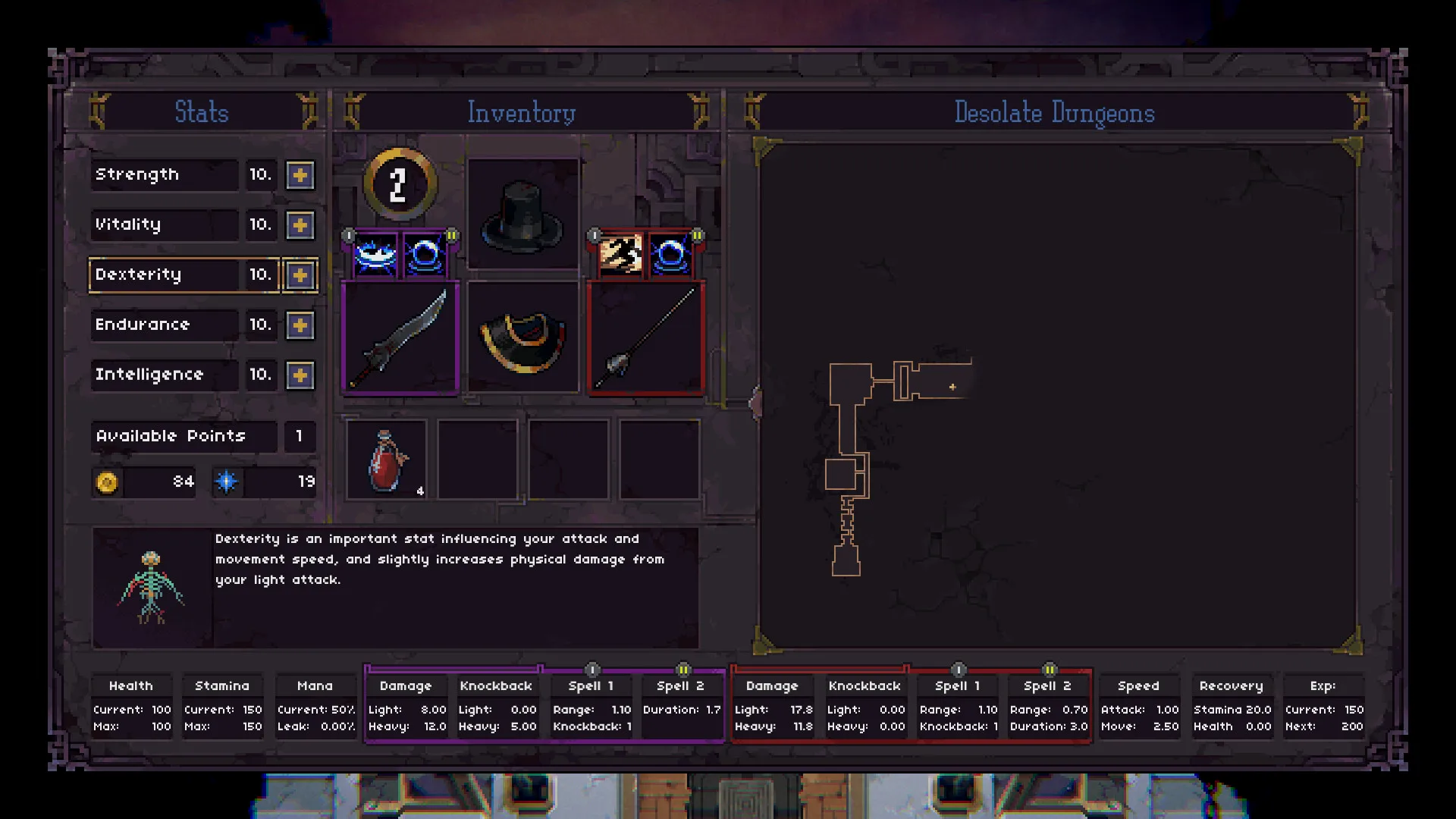Spend a point on Vitality
1456x819 pixels.
300,225
